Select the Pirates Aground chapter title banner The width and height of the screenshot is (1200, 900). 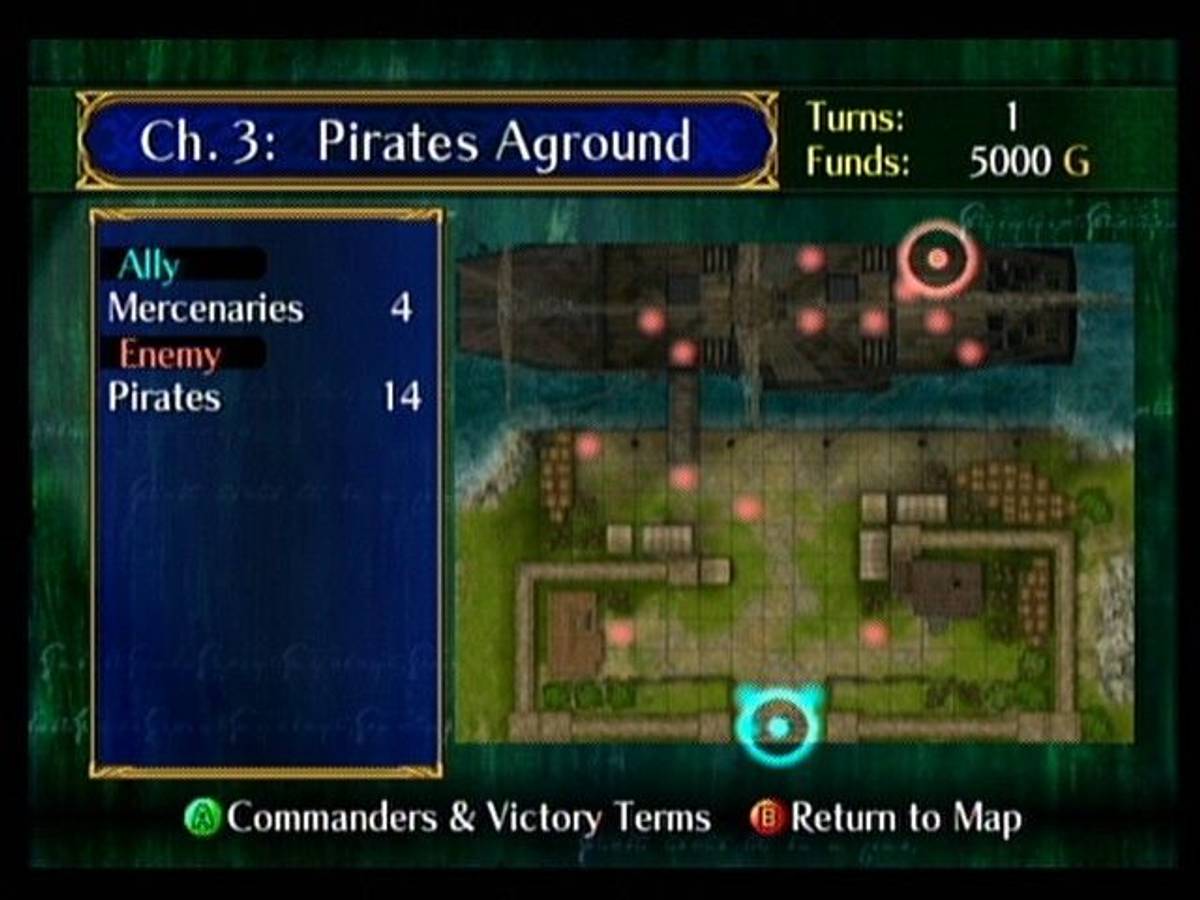pyautogui.click(x=427, y=141)
